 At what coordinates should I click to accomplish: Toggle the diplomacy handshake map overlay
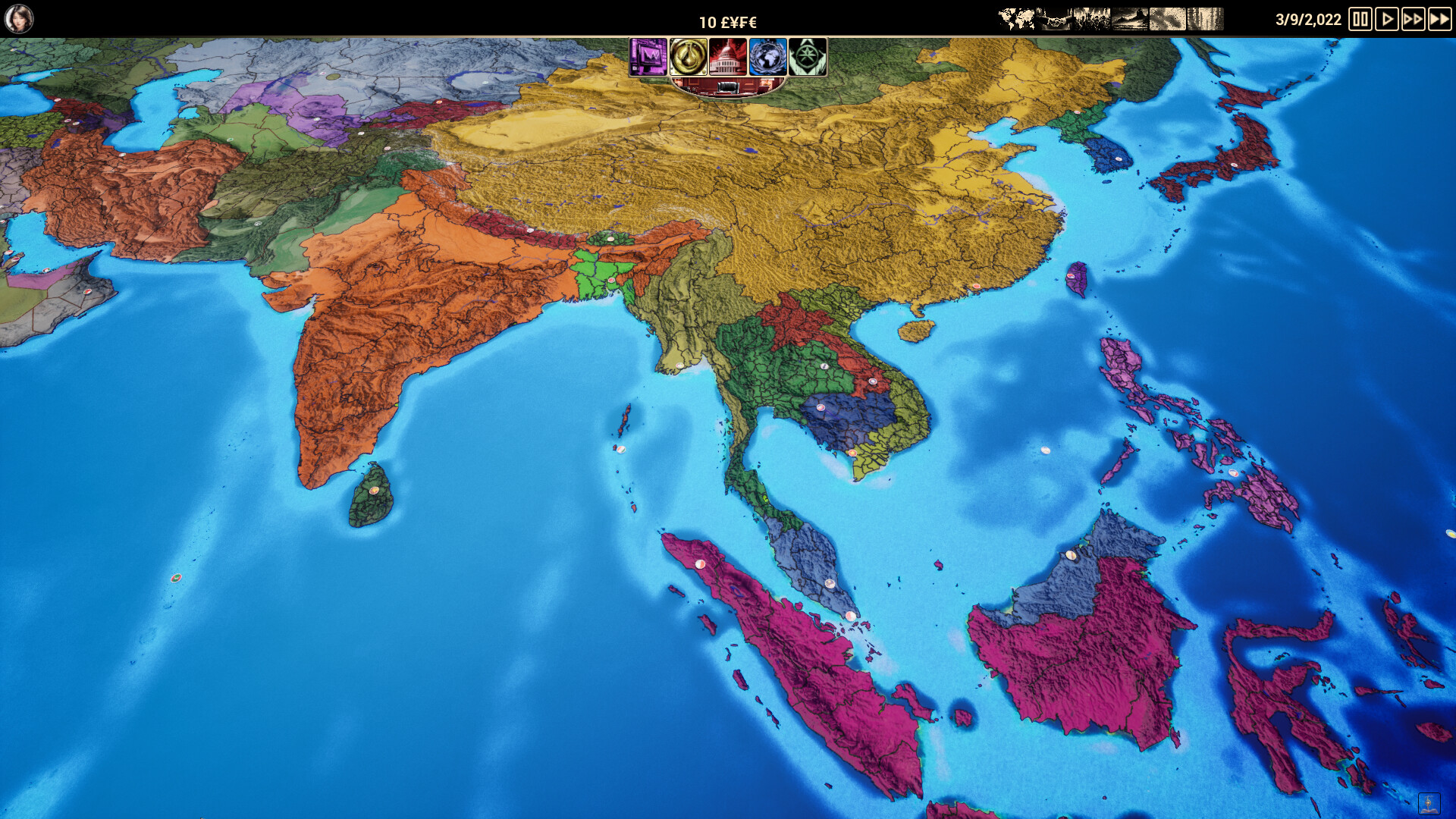pyautogui.click(x=1054, y=17)
